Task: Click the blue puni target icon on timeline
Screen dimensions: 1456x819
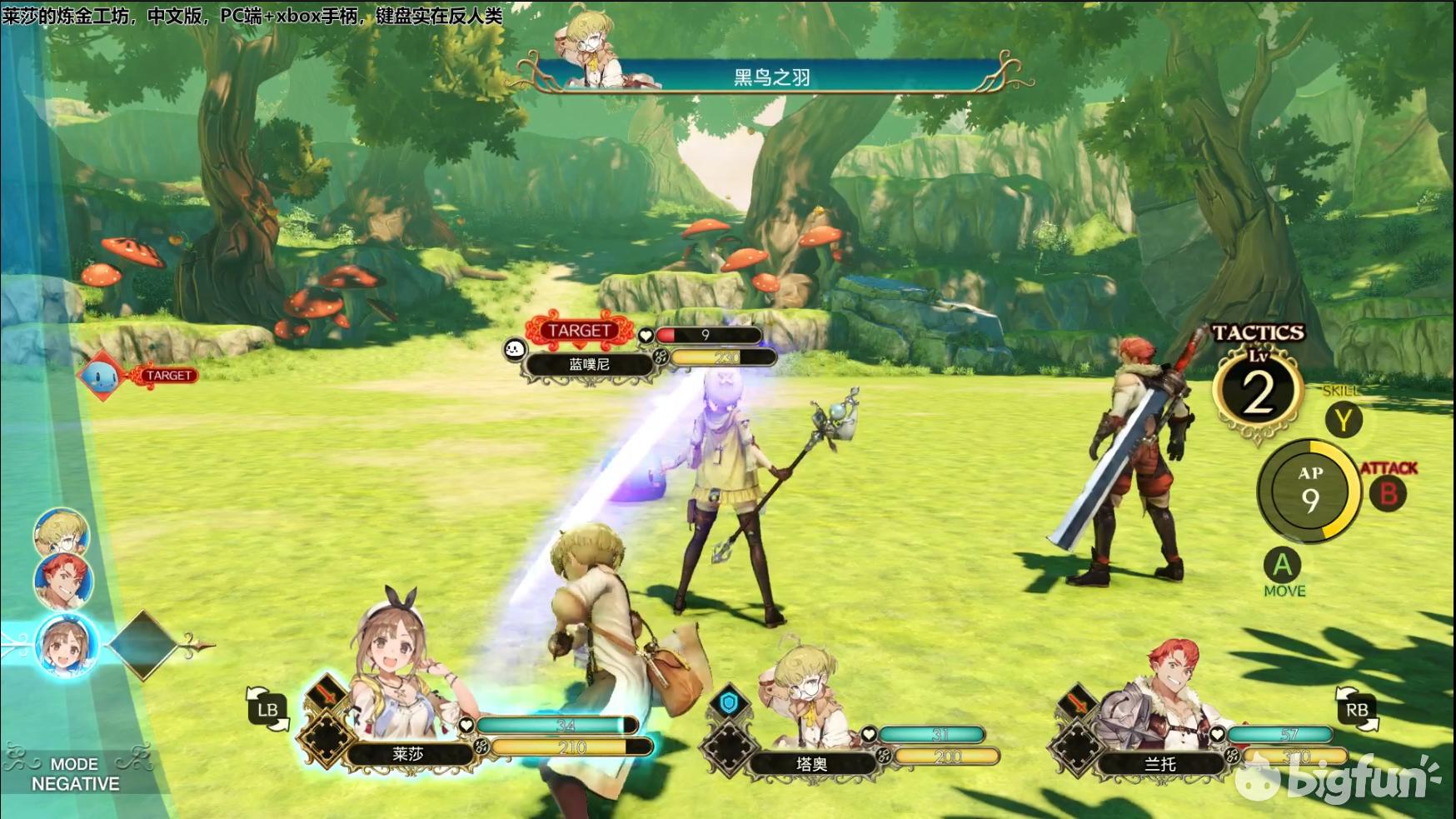Action: click(102, 376)
